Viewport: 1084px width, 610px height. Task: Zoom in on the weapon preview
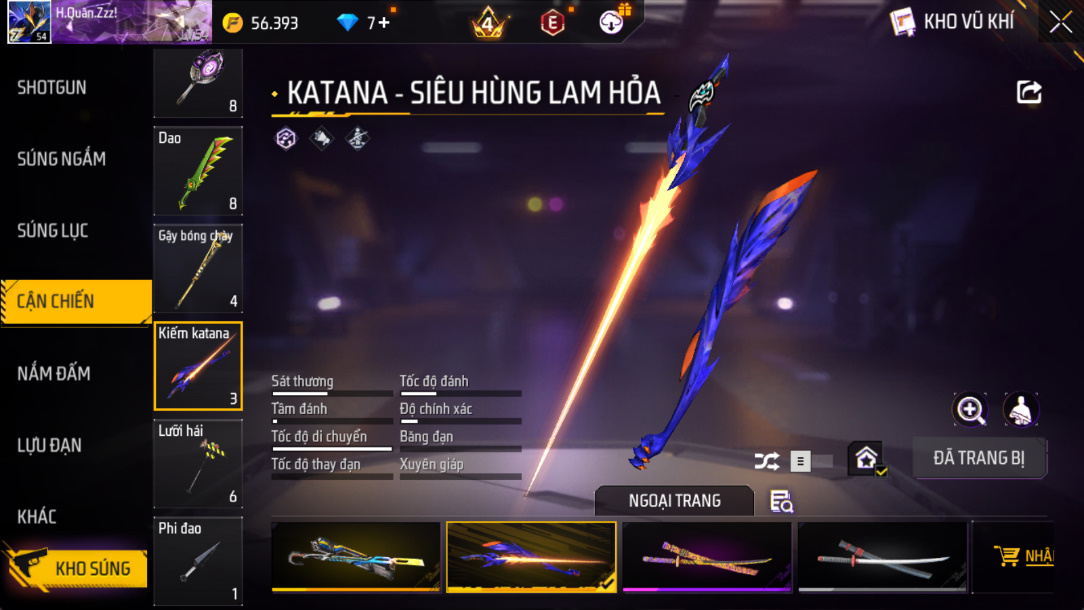coord(970,409)
